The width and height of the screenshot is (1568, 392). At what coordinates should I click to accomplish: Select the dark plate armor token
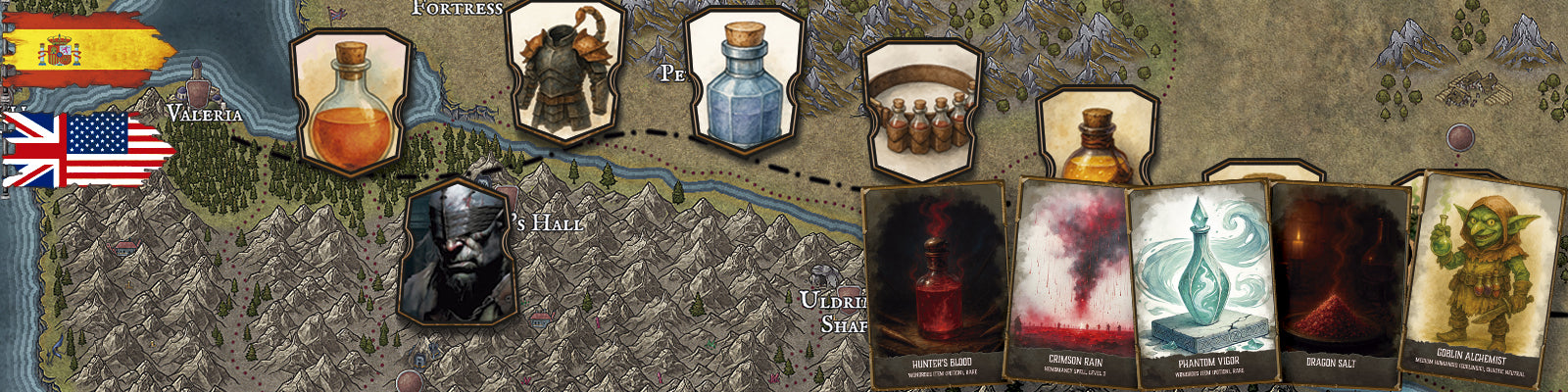pos(564,72)
